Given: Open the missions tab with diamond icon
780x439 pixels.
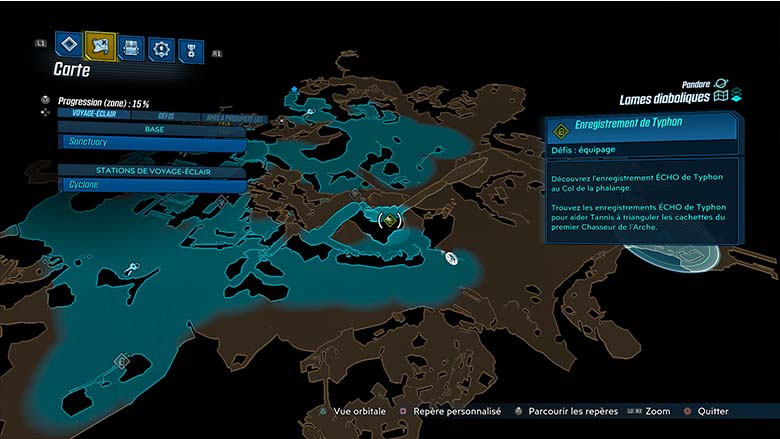Looking at the screenshot, I should [69, 44].
